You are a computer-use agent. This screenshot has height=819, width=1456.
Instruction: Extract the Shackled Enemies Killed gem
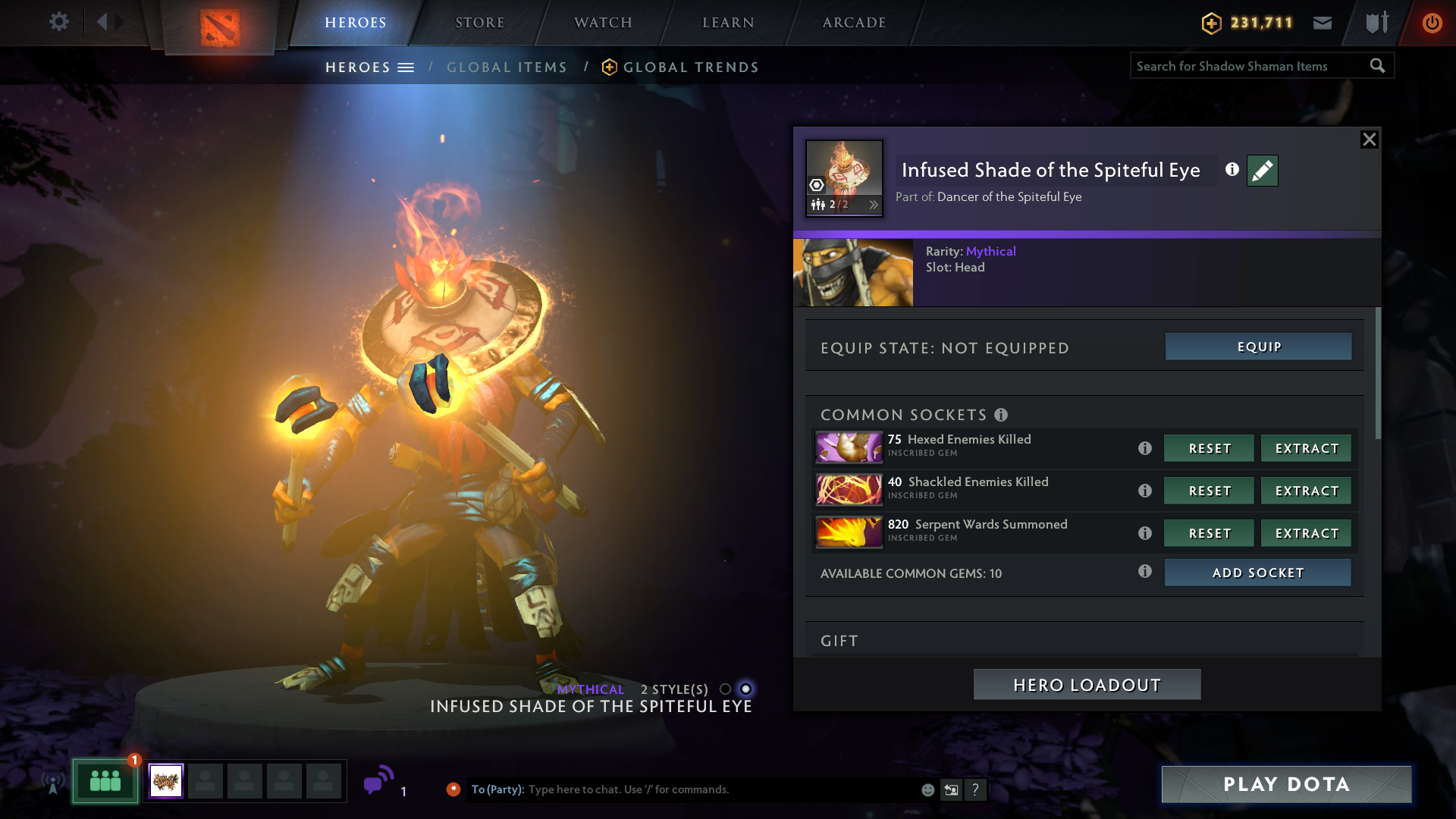(1306, 491)
